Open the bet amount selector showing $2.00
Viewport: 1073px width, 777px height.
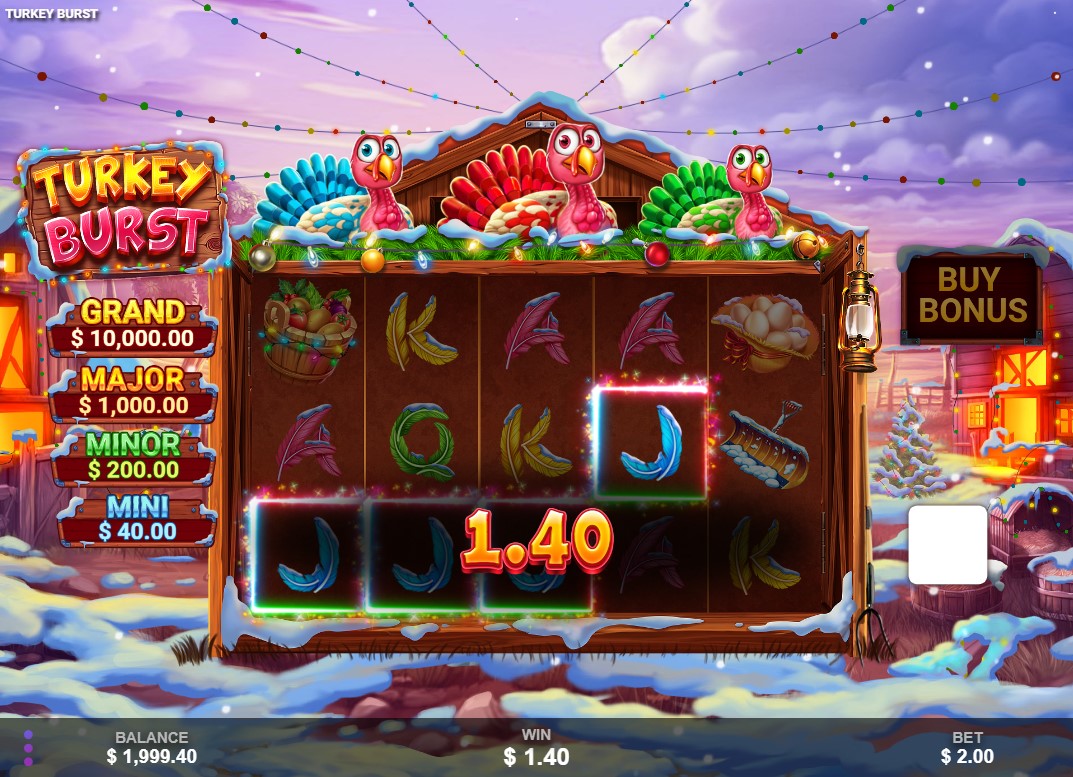point(966,747)
